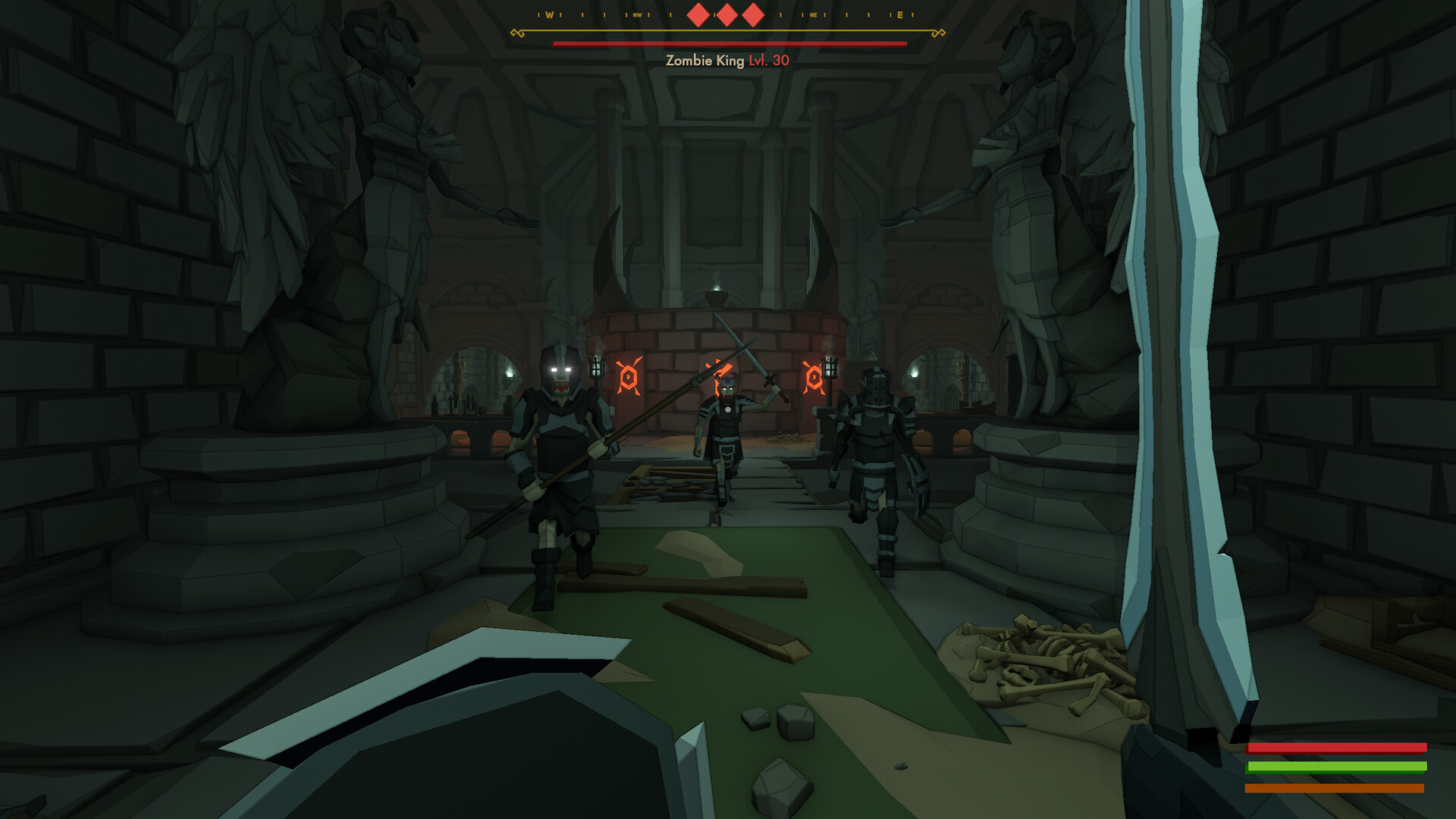Click the rightmost red diamond enemy indicator
Viewport: 1456px width, 819px height.
(752, 14)
